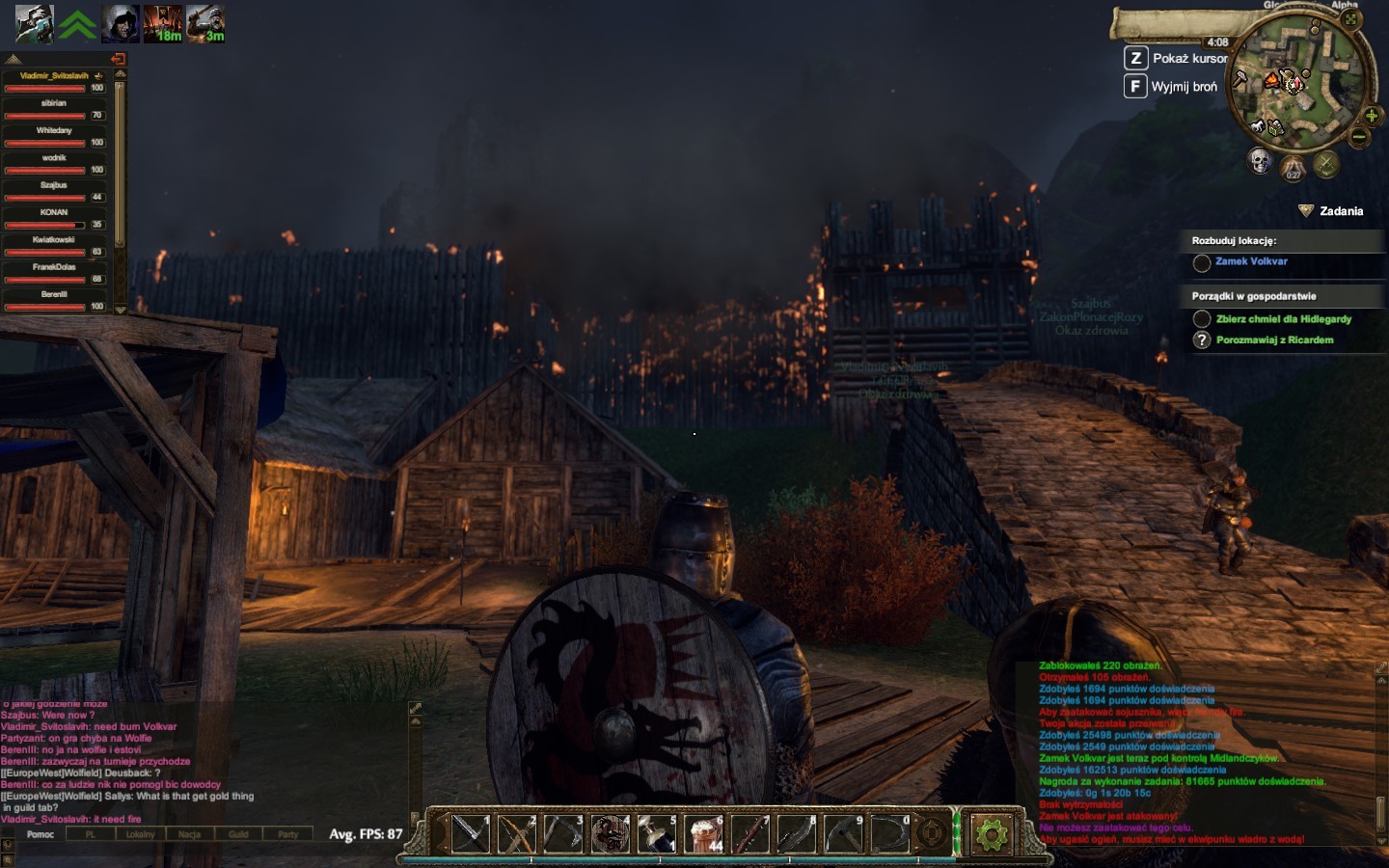
Task: Select the sword in hotbar slot 1
Action: pyautogui.click(x=471, y=833)
